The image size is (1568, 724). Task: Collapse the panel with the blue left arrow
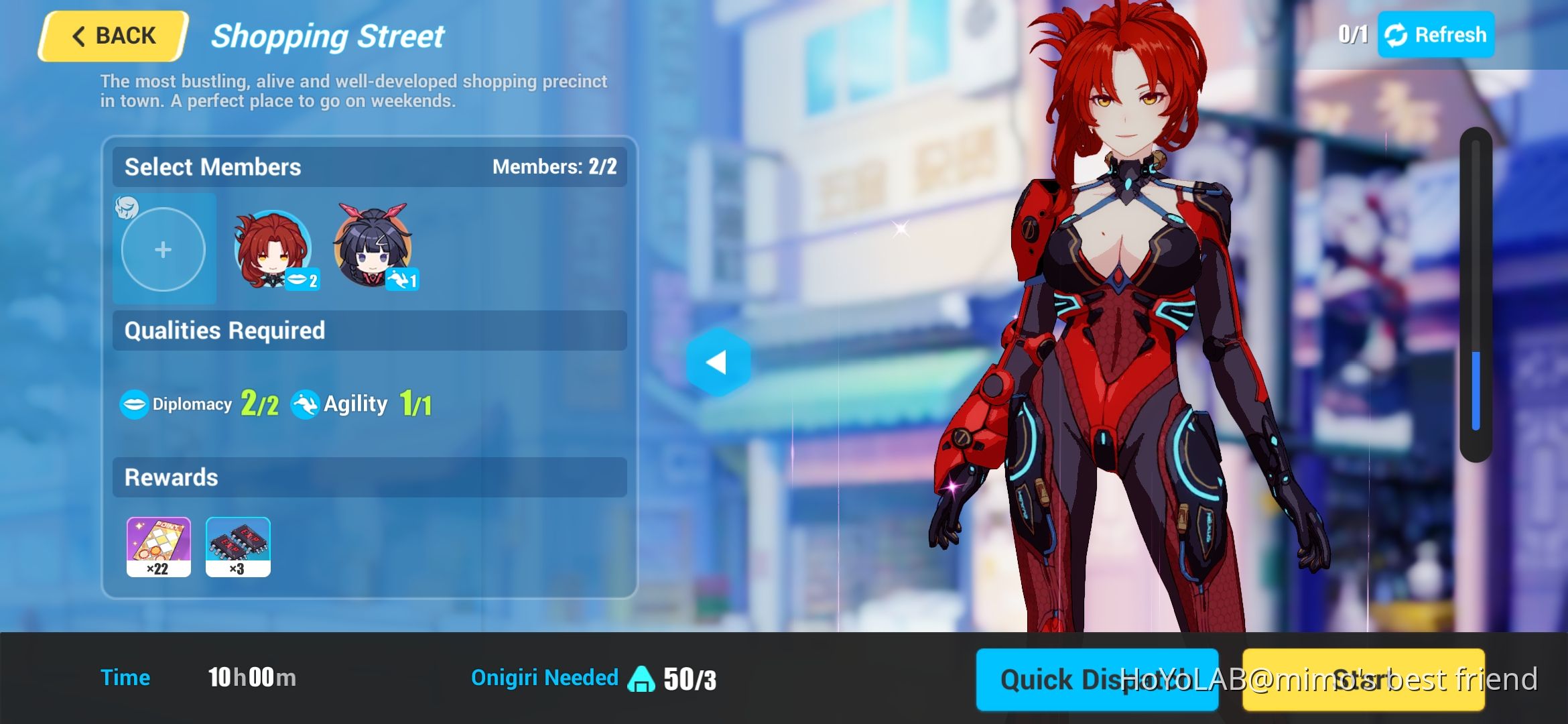(x=717, y=363)
